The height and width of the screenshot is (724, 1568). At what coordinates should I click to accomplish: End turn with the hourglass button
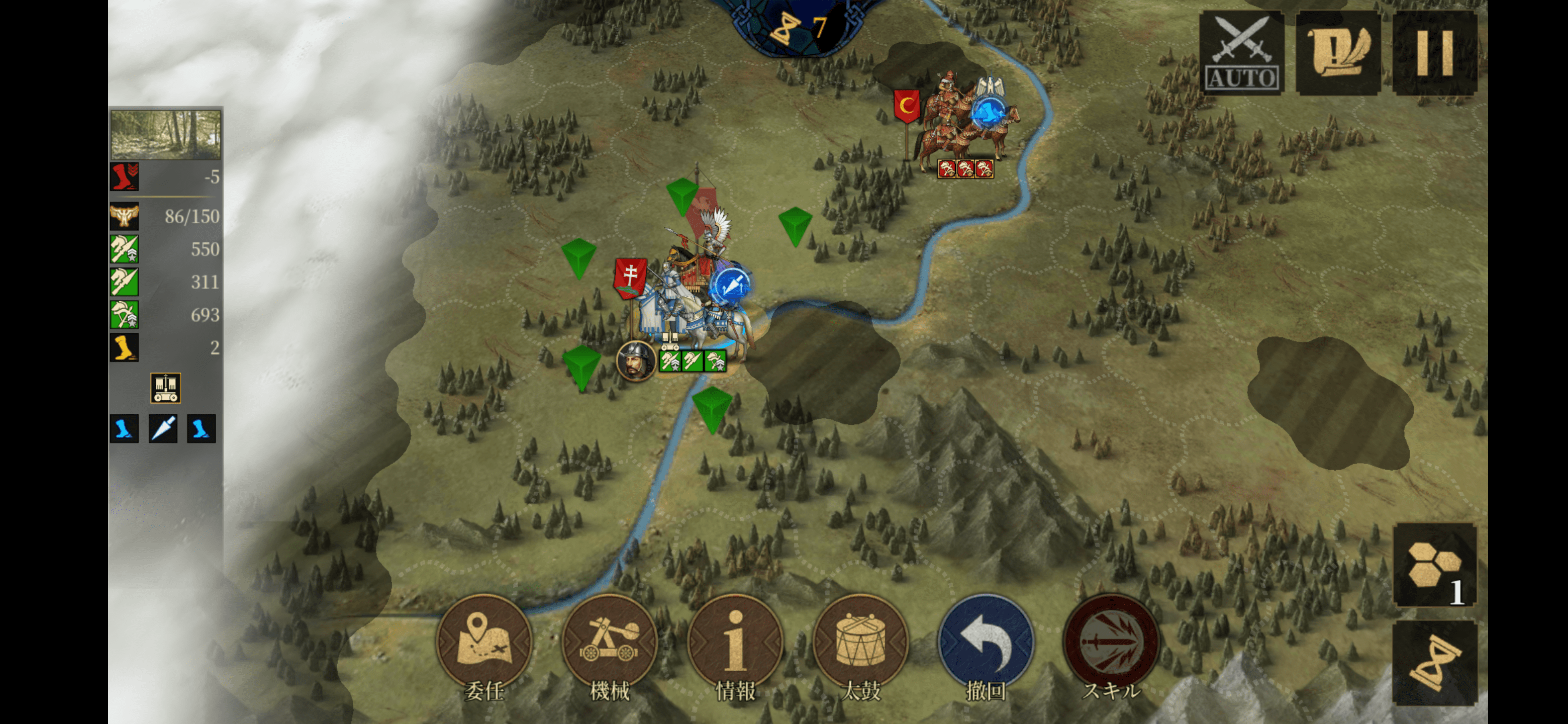pyautogui.click(x=1435, y=664)
